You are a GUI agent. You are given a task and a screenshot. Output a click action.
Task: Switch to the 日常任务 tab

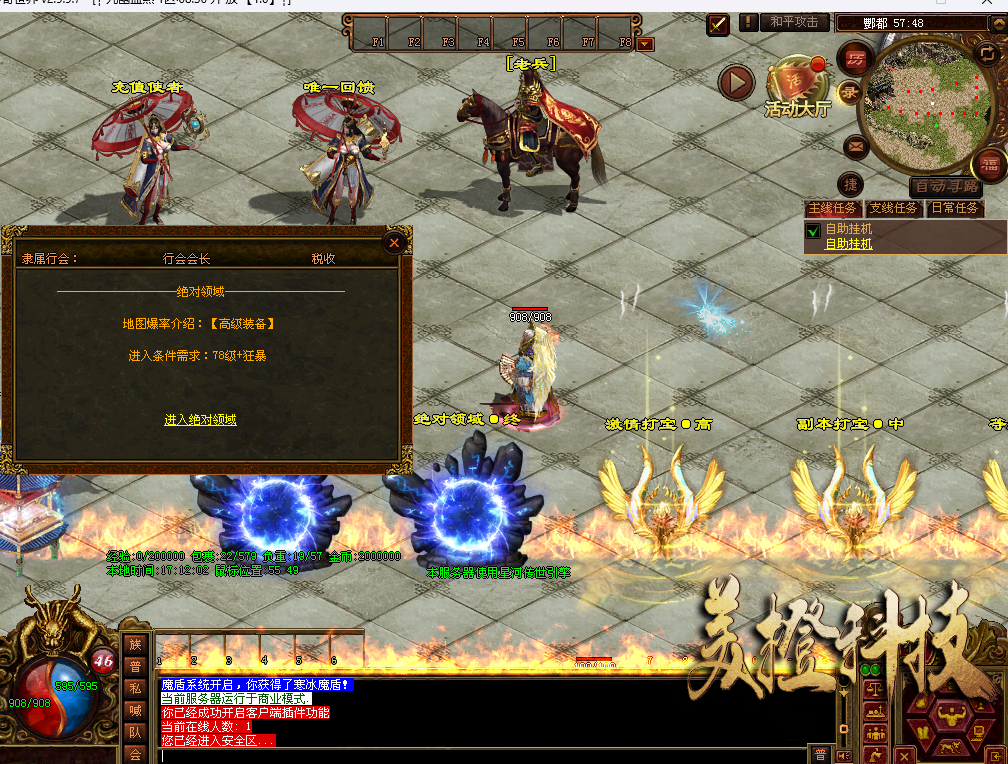[954, 209]
